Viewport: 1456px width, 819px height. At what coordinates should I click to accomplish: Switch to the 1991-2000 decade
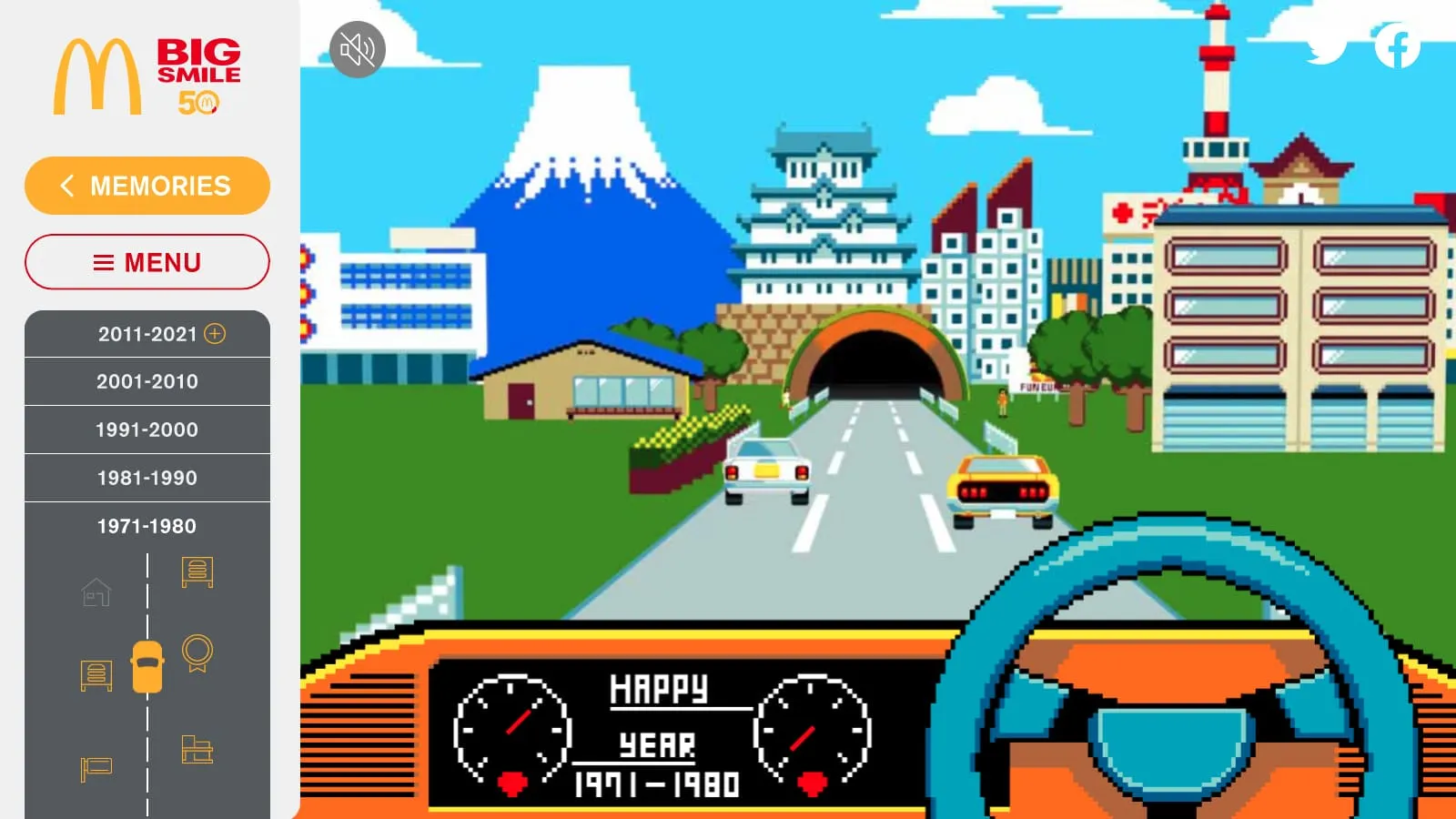(x=147, y=430)
